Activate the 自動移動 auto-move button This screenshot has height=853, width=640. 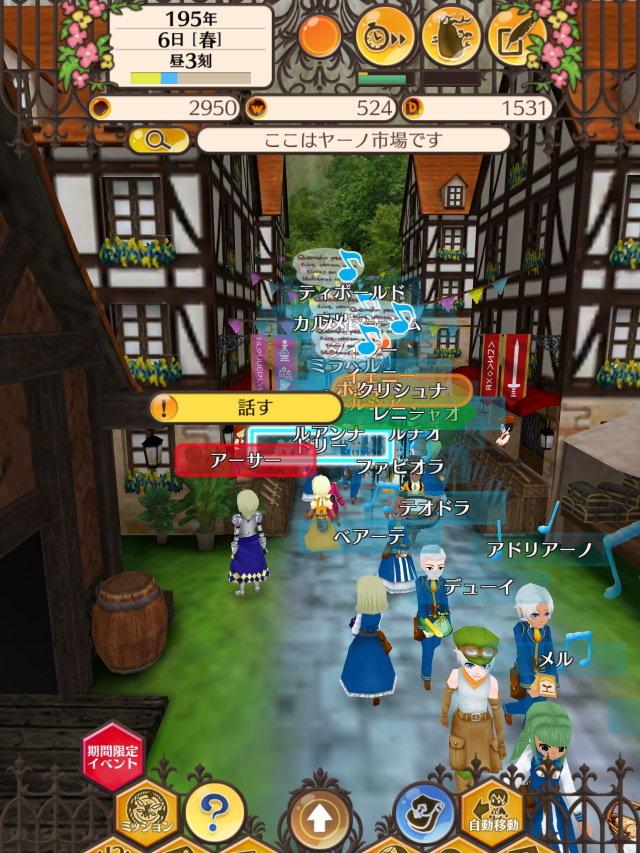click(492, 811)
